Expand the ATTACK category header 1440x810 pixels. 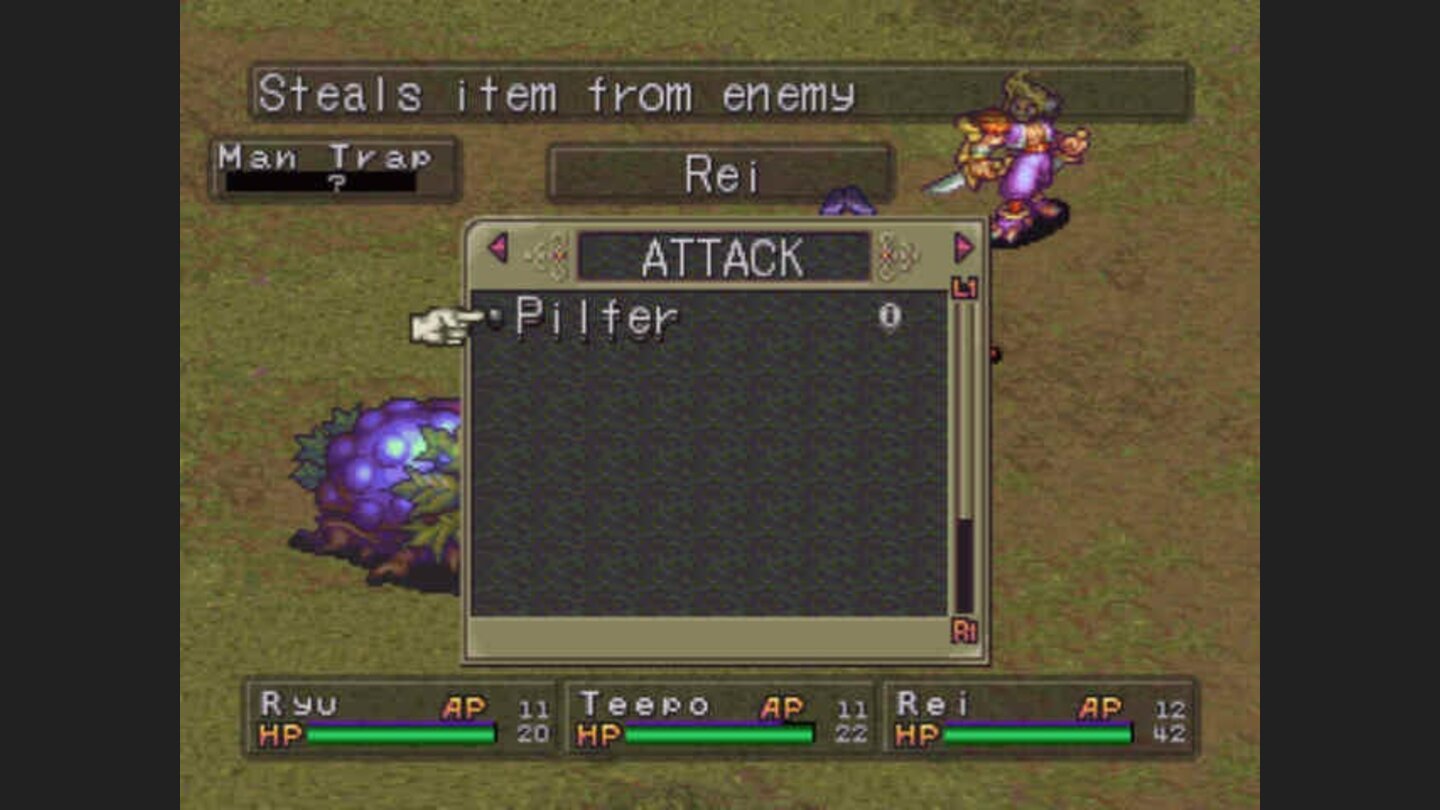(722, 257)
